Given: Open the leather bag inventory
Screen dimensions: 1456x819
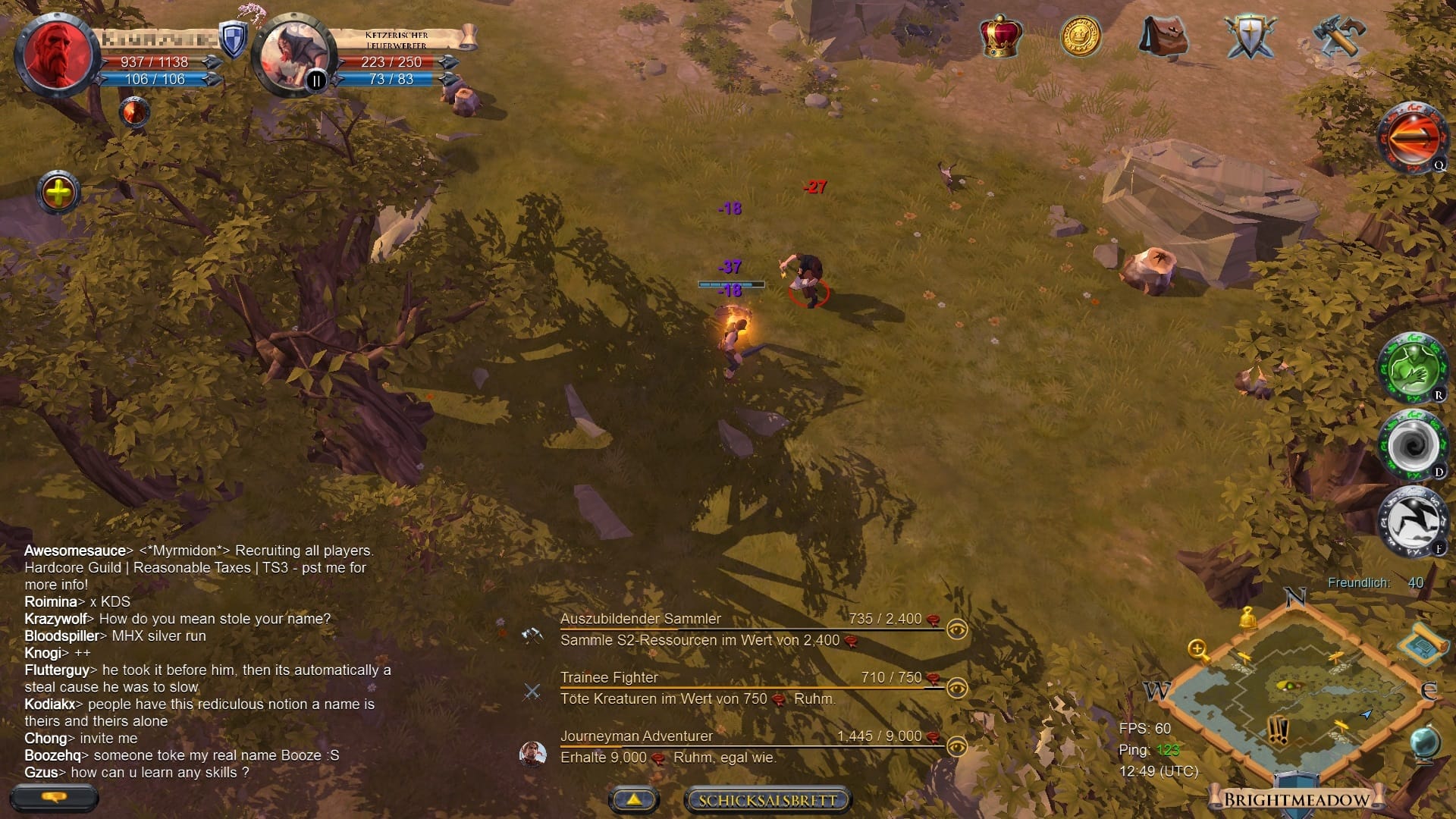Looking at the screenshot, I should 1164,36.
